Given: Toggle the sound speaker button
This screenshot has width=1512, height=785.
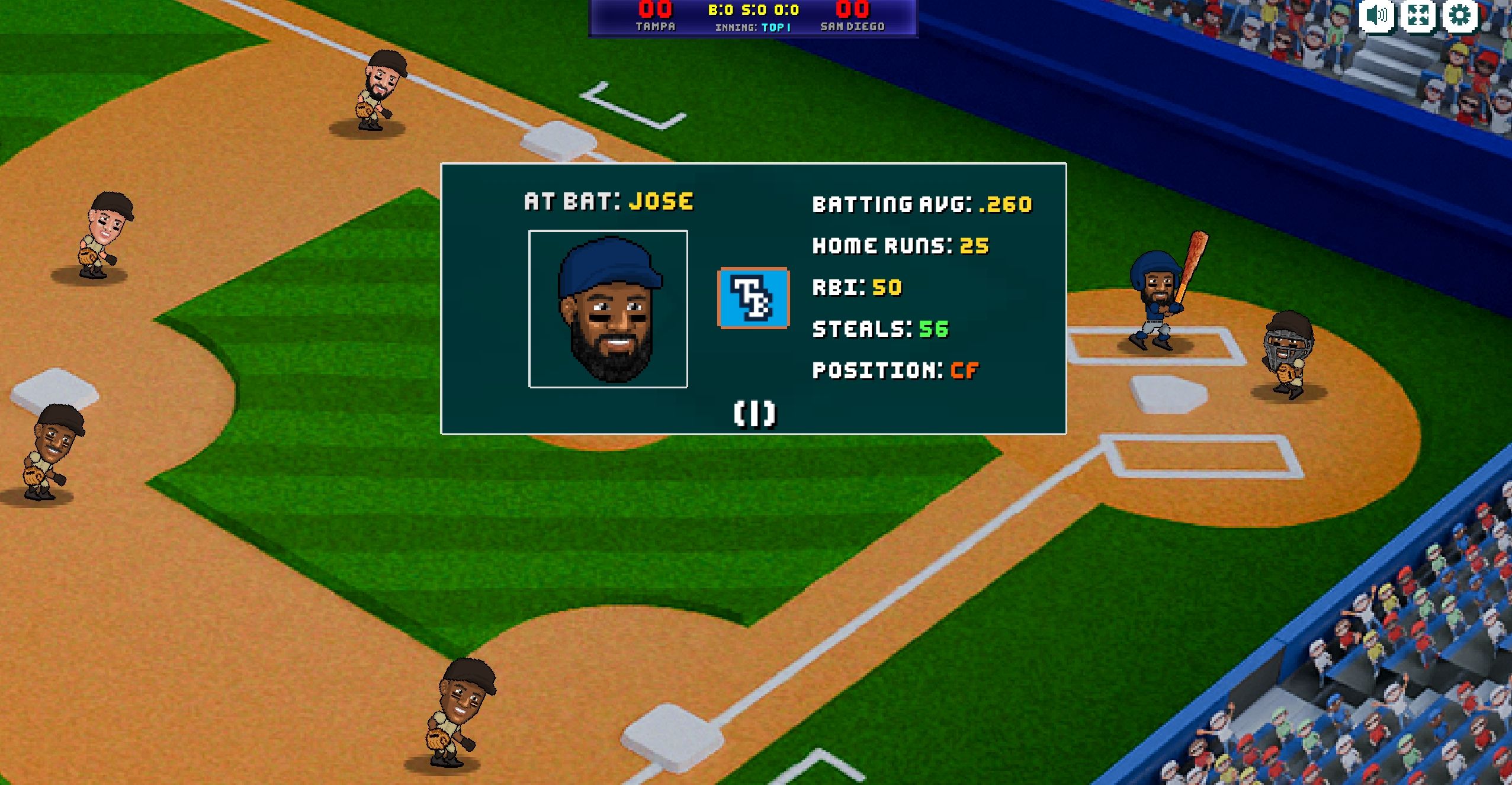Looking at the screenshot, I should pyautogui.click(x=1376, y=15).
